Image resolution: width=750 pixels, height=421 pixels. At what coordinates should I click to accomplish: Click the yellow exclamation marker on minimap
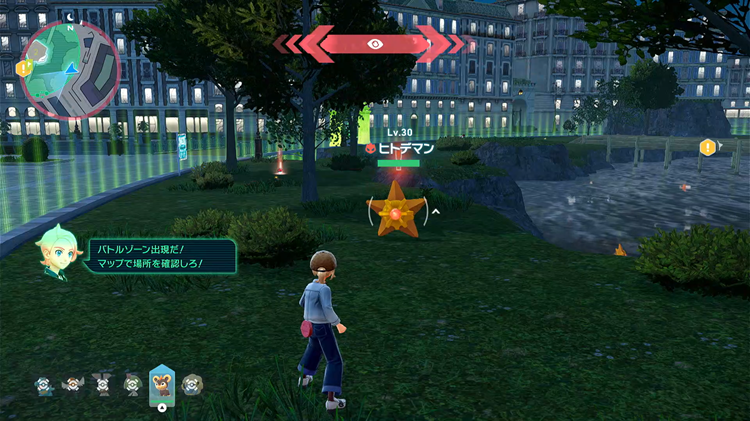tap(23, 68)
